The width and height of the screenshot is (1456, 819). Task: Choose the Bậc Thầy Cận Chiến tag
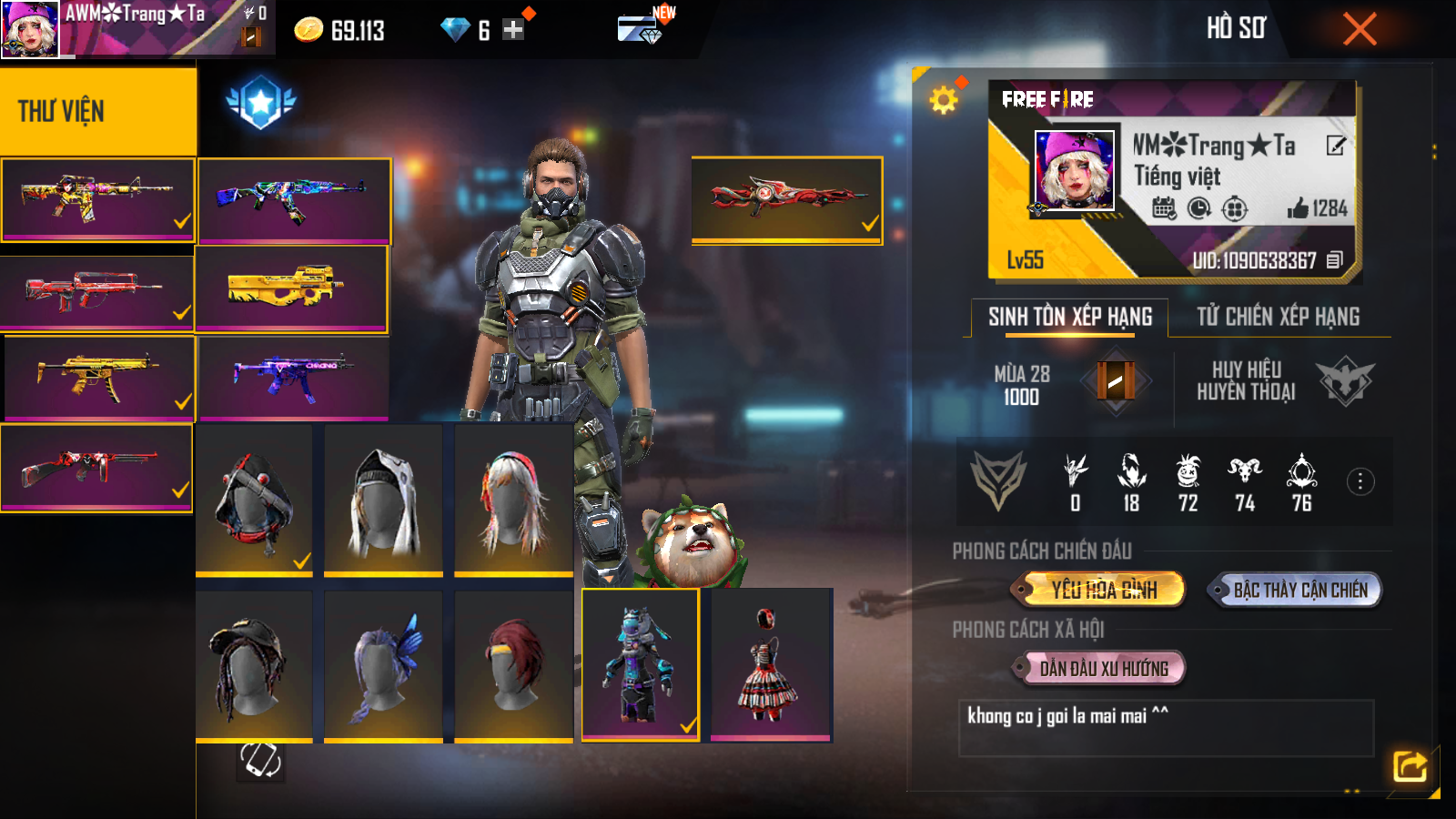[x=1299, y=590]
